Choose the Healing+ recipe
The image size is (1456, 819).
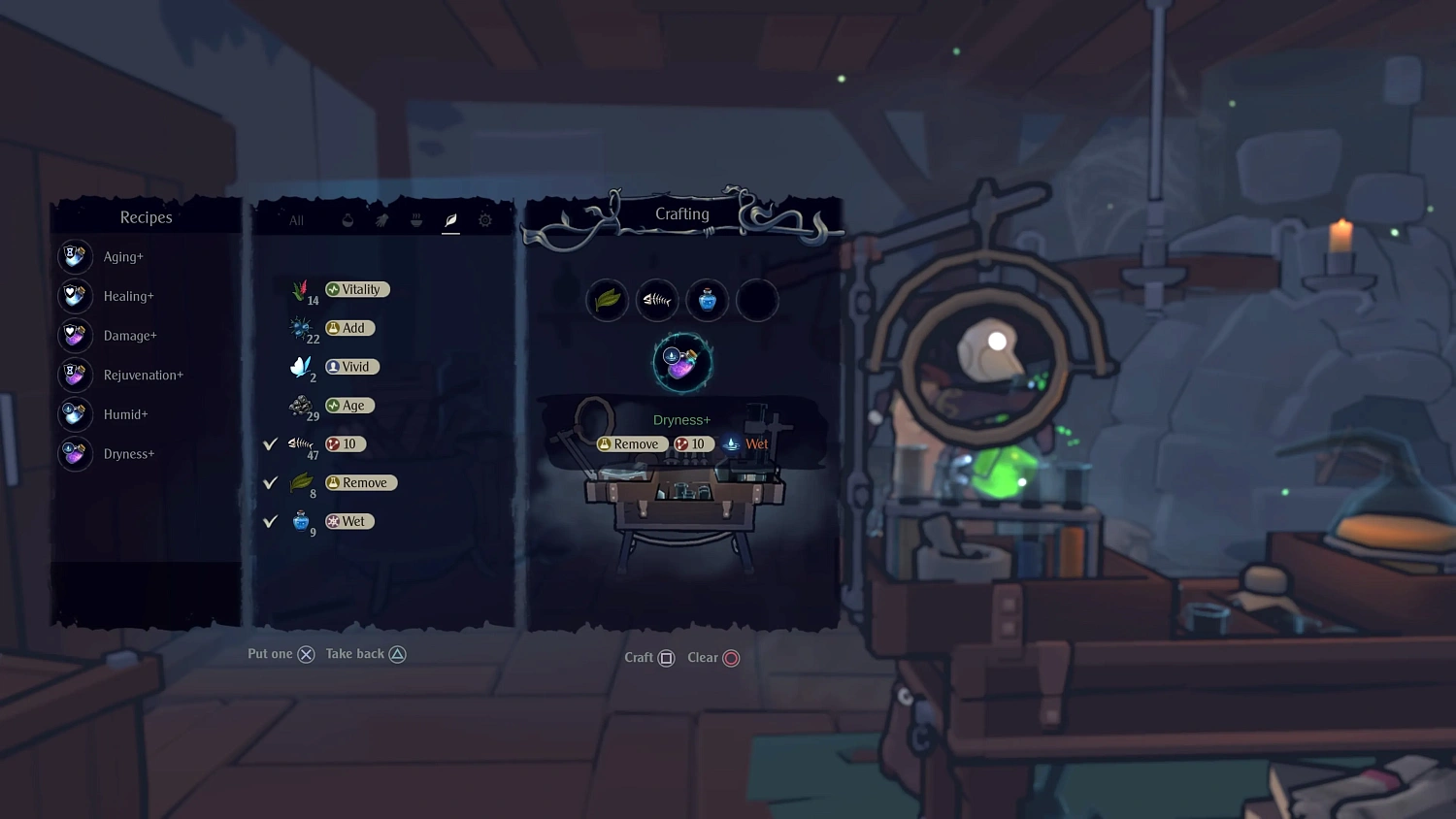(x=128, y=296)
